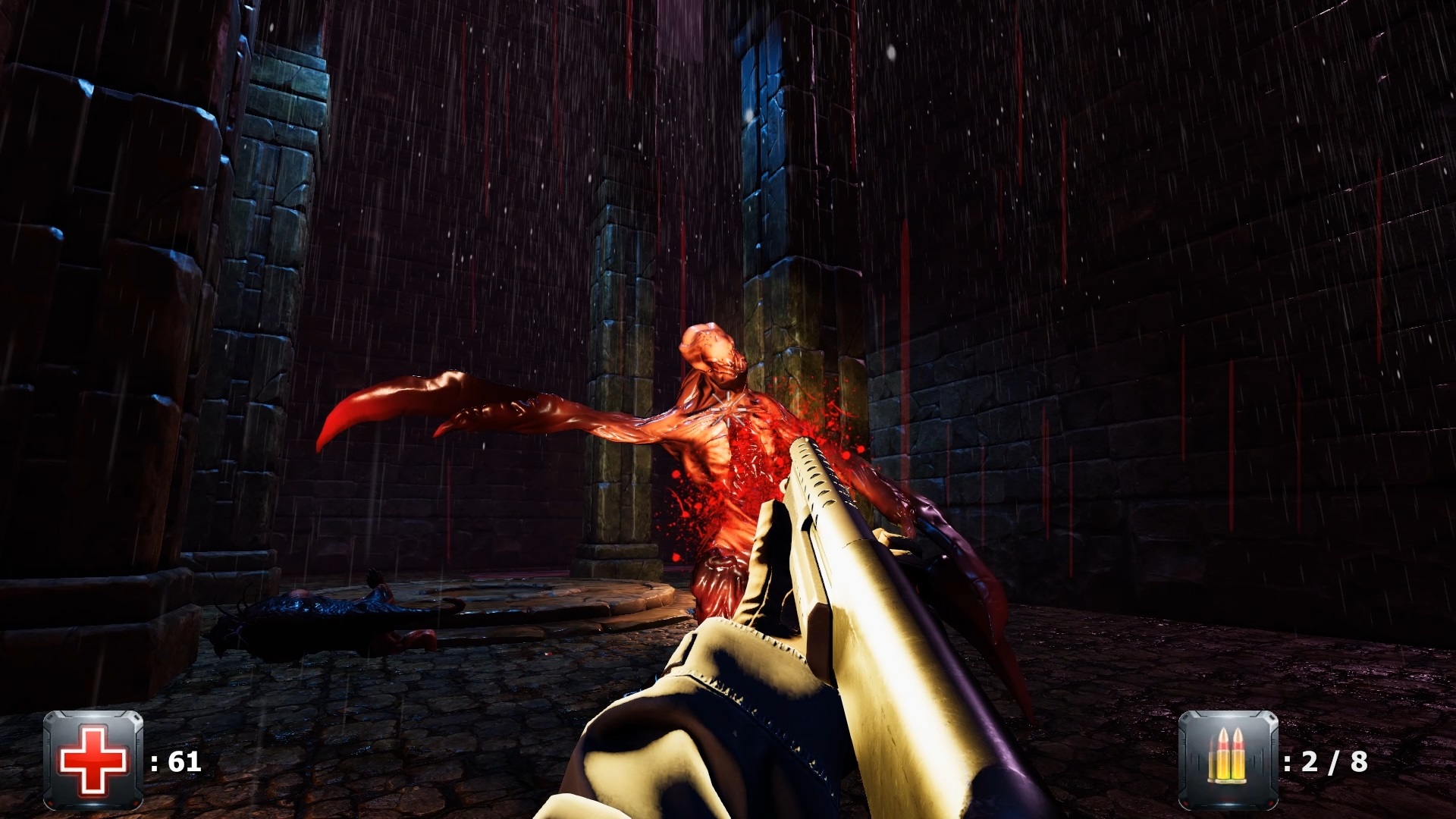Click the red indicator dot on the health panel's corner
The width and height of the screenshot is (1456, 819).
(51, 803)
